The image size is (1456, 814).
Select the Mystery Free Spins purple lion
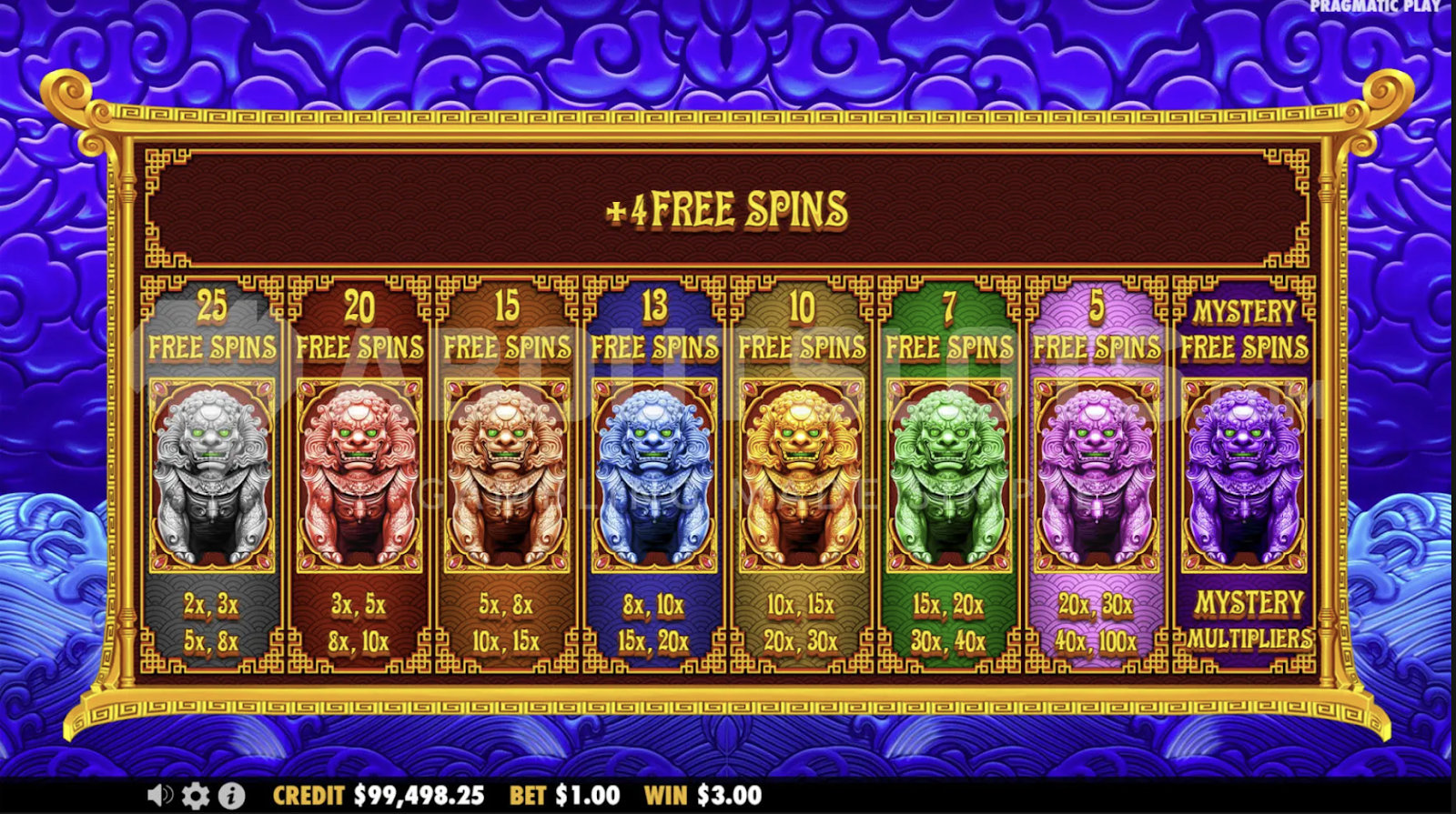click(x=1244, y=475)
